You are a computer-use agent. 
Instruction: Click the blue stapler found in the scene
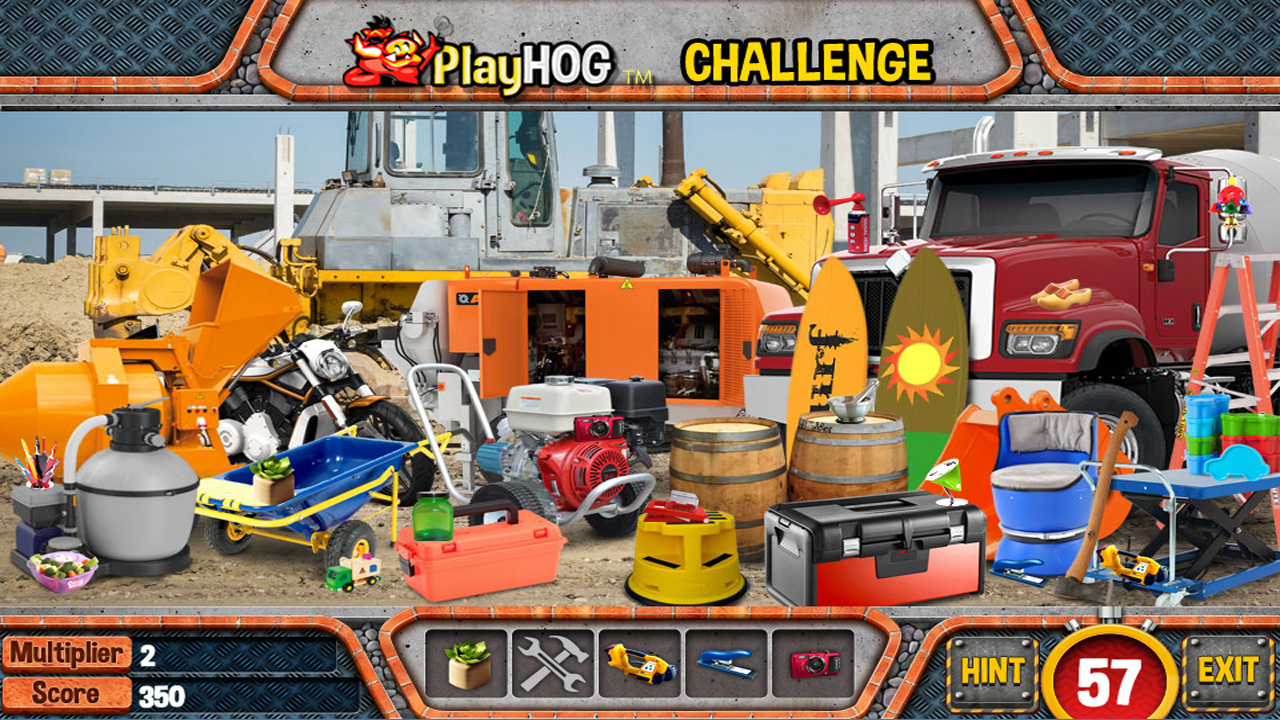[x=1017, y=570]
